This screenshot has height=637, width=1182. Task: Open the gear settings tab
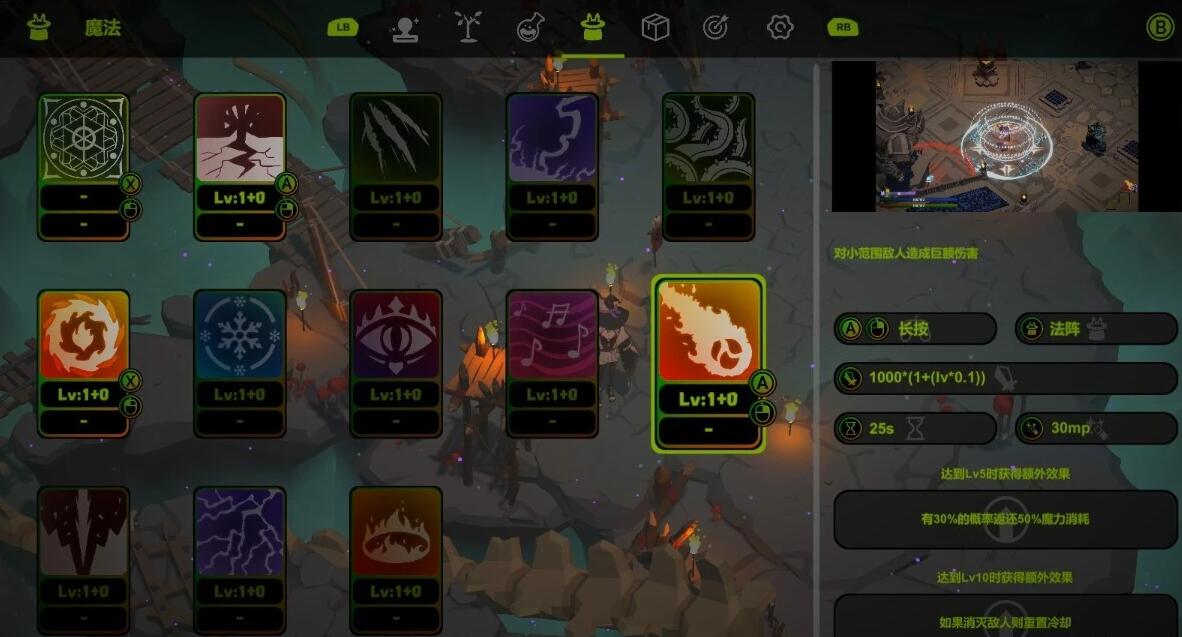(779, 28)
